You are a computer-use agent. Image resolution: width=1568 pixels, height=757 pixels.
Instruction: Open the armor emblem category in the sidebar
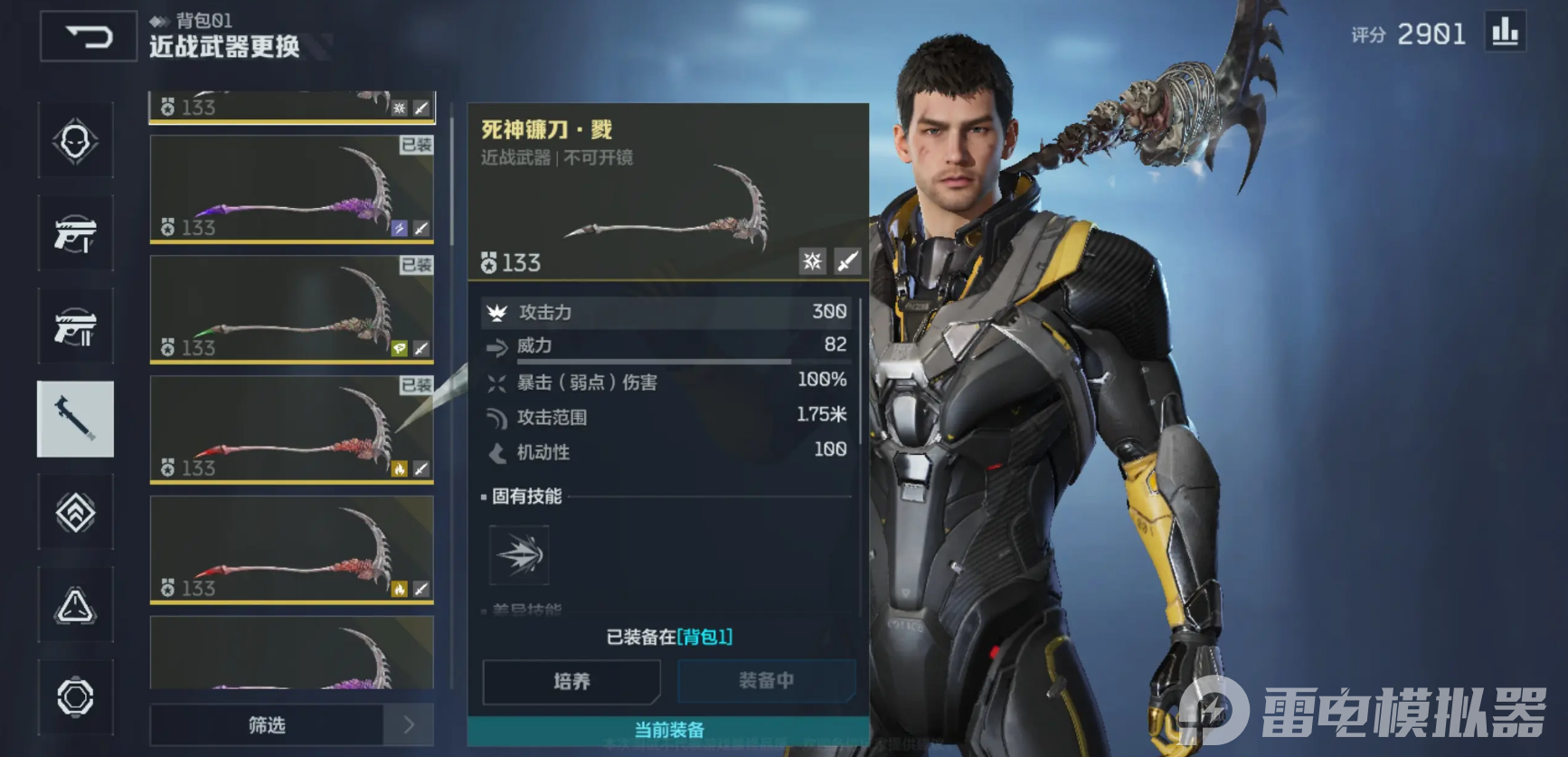pos(76,512)
